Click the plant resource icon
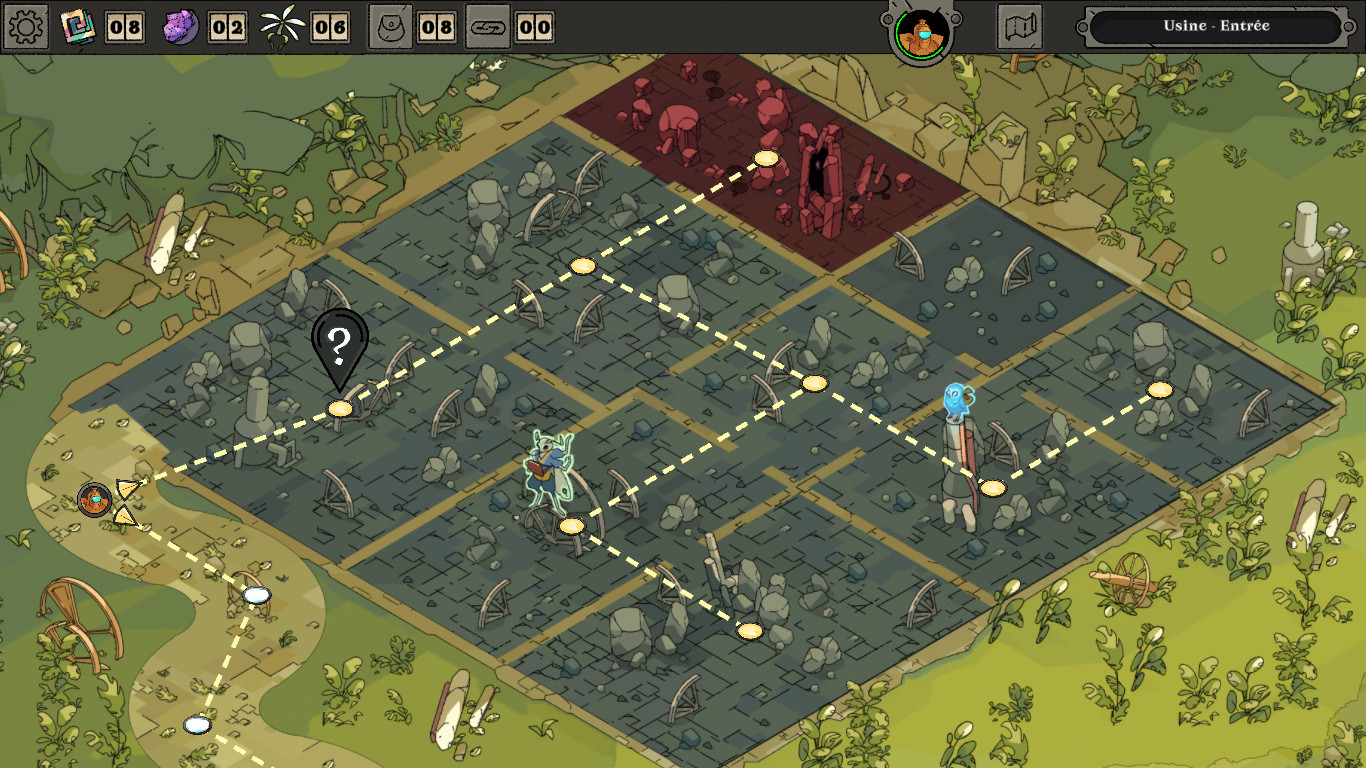Screen dimensions: 1366x768 point(281,24)
